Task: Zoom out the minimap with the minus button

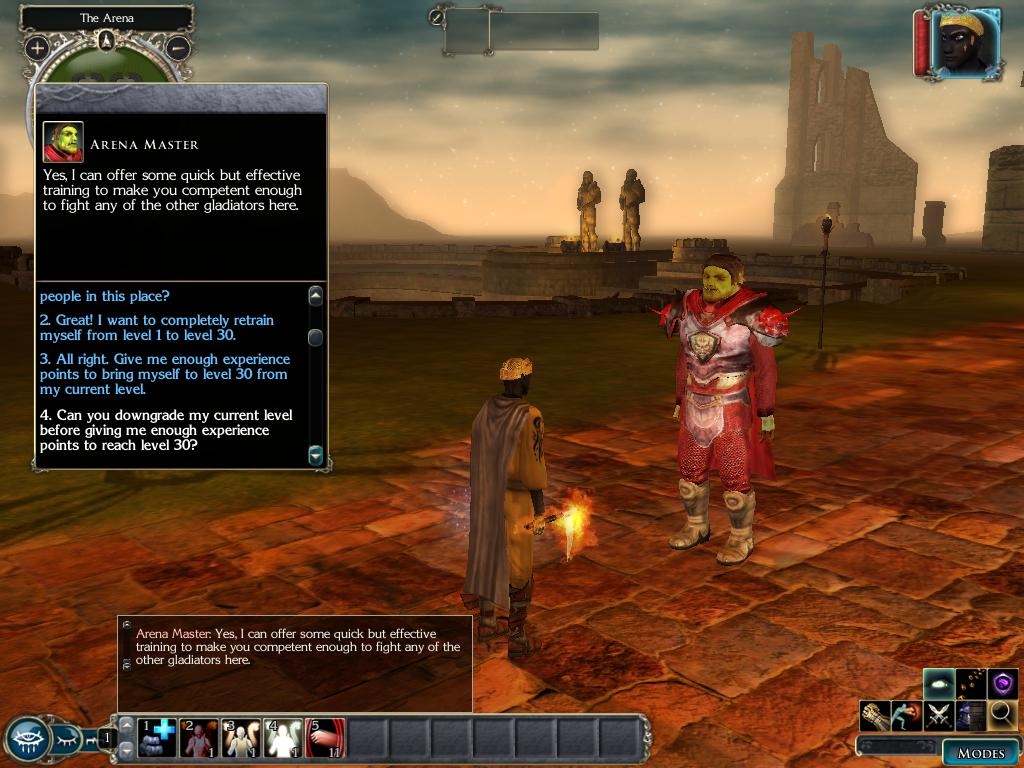Action: click(x=177, y=47)
